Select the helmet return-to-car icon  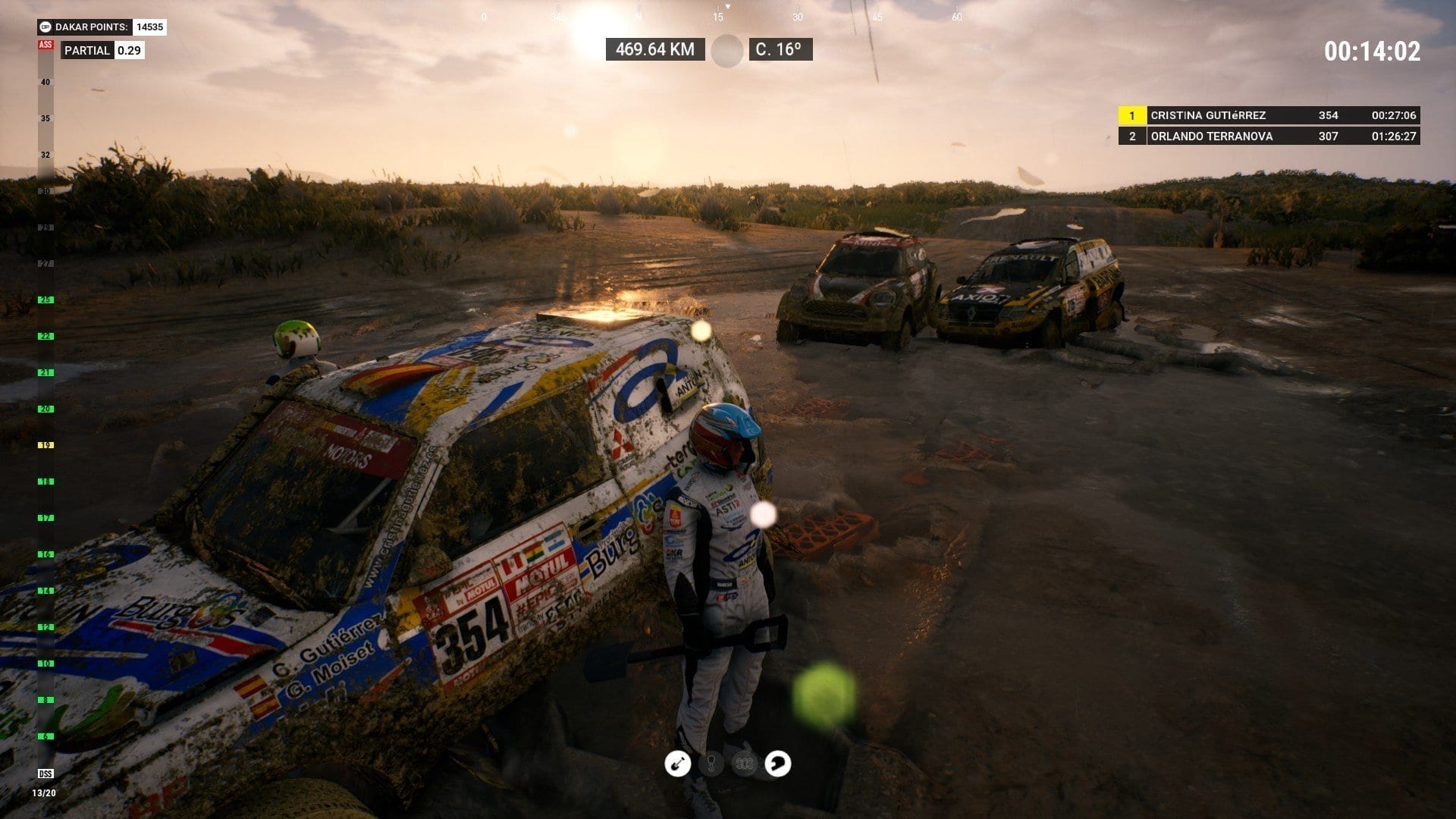777,764
